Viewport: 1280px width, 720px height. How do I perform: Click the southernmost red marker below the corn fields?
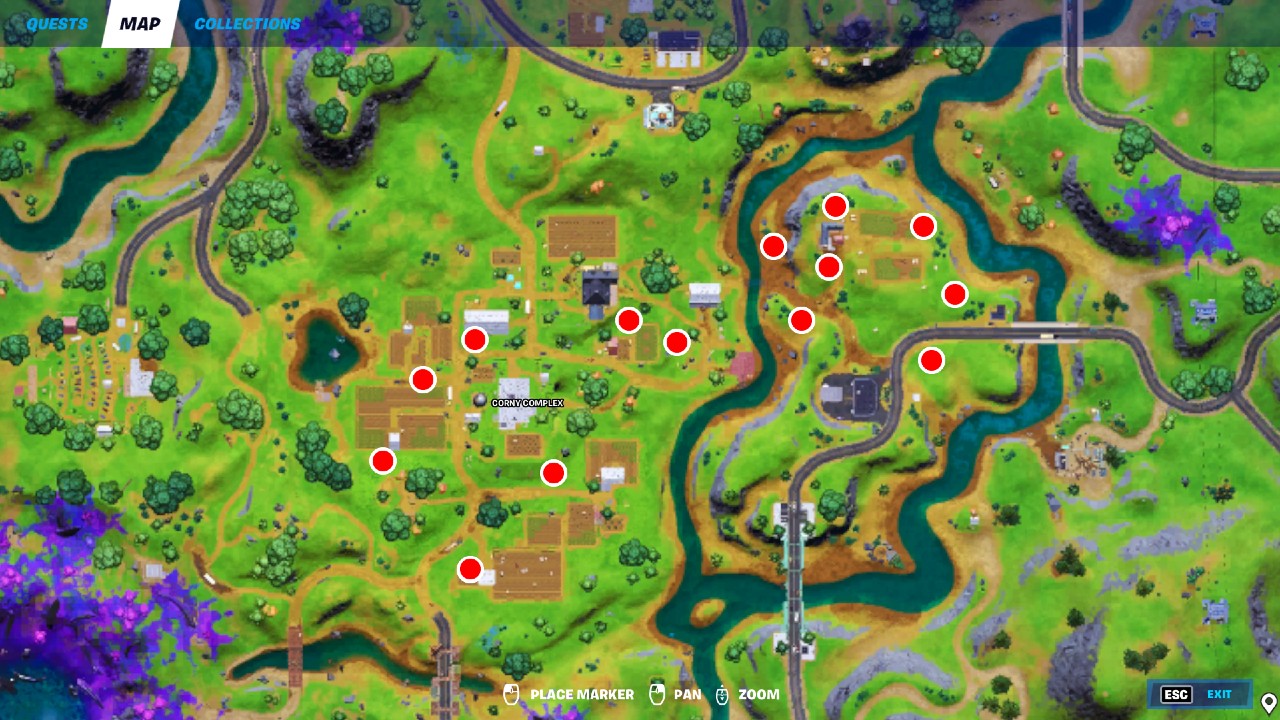(x=470, y=569)
